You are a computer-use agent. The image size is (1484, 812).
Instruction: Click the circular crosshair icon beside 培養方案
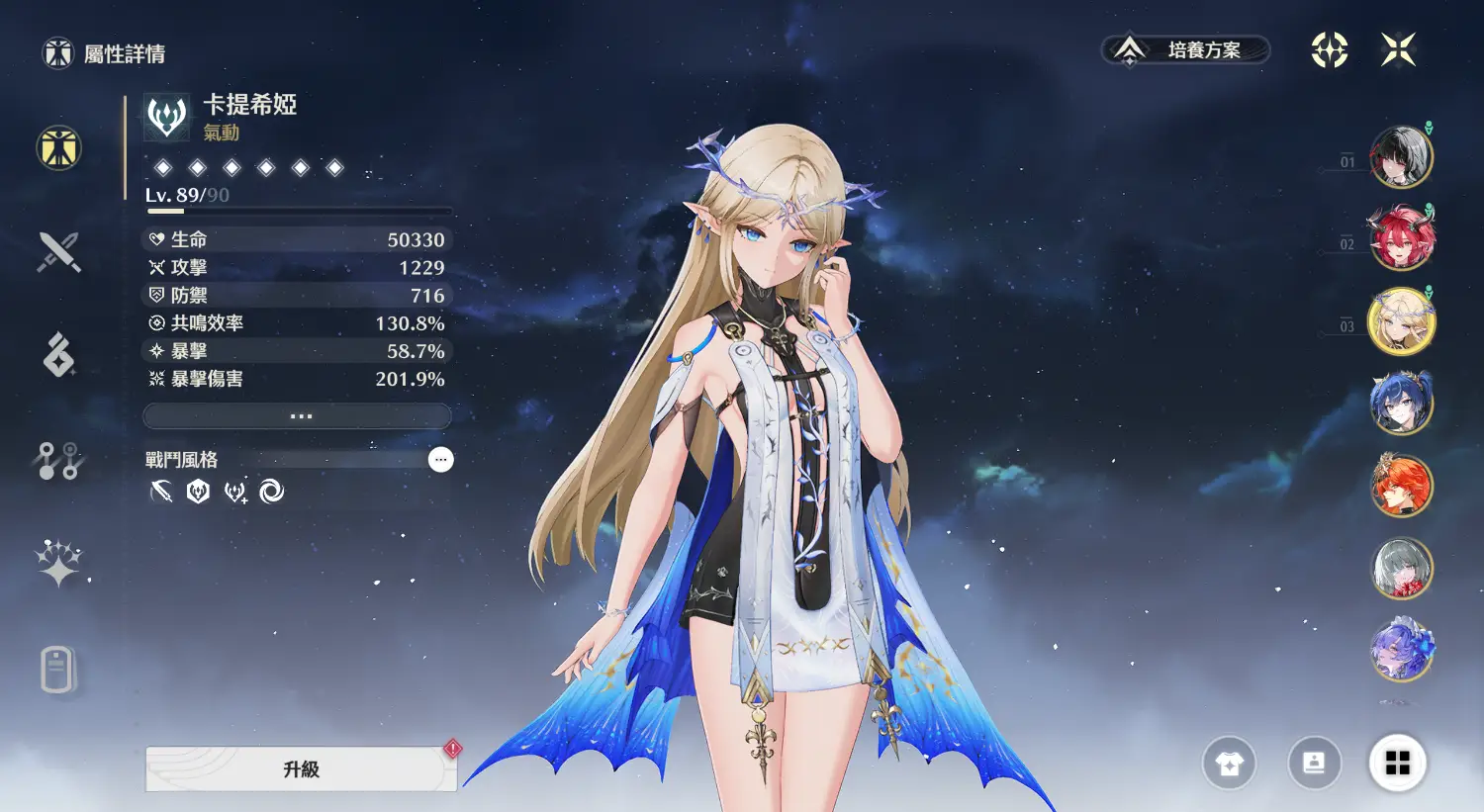[1329, 49]
